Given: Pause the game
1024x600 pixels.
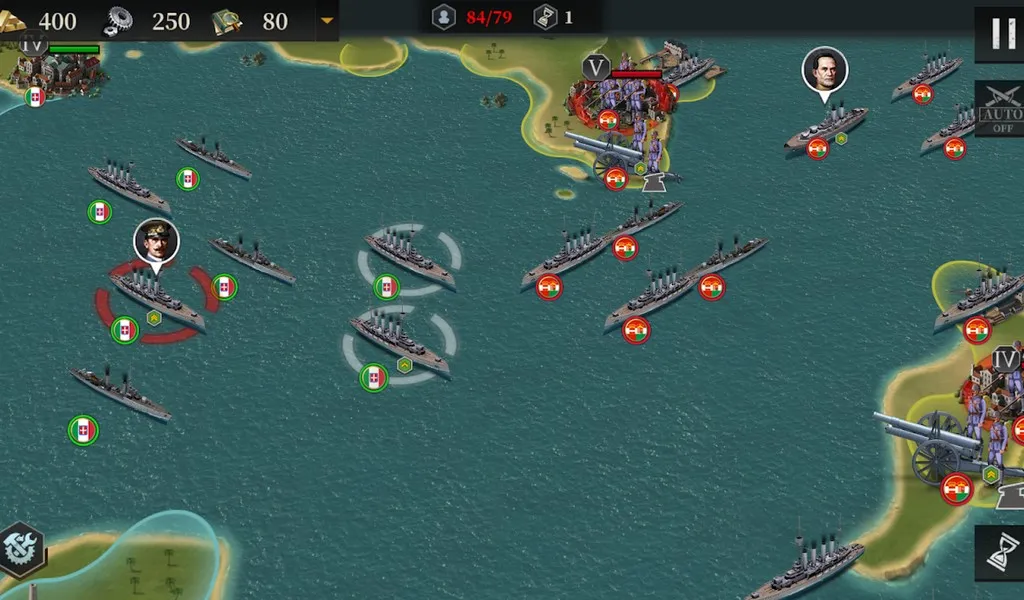Looking at the screenshot, I should [1001, 33].
